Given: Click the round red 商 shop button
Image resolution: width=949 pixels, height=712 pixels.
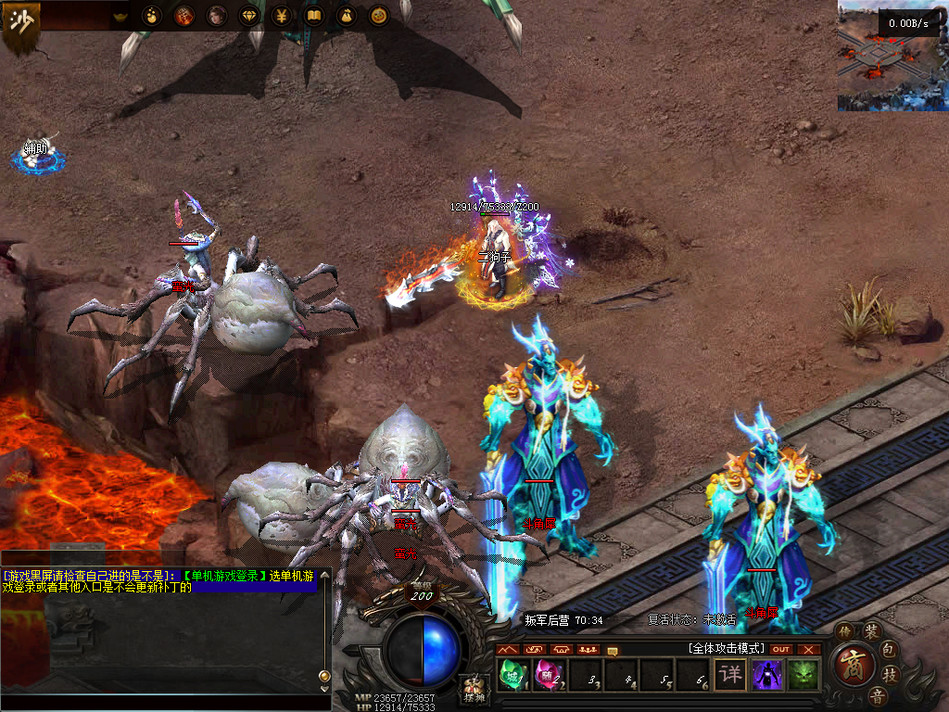Looking at the screenshot, I should click(855, 664).
